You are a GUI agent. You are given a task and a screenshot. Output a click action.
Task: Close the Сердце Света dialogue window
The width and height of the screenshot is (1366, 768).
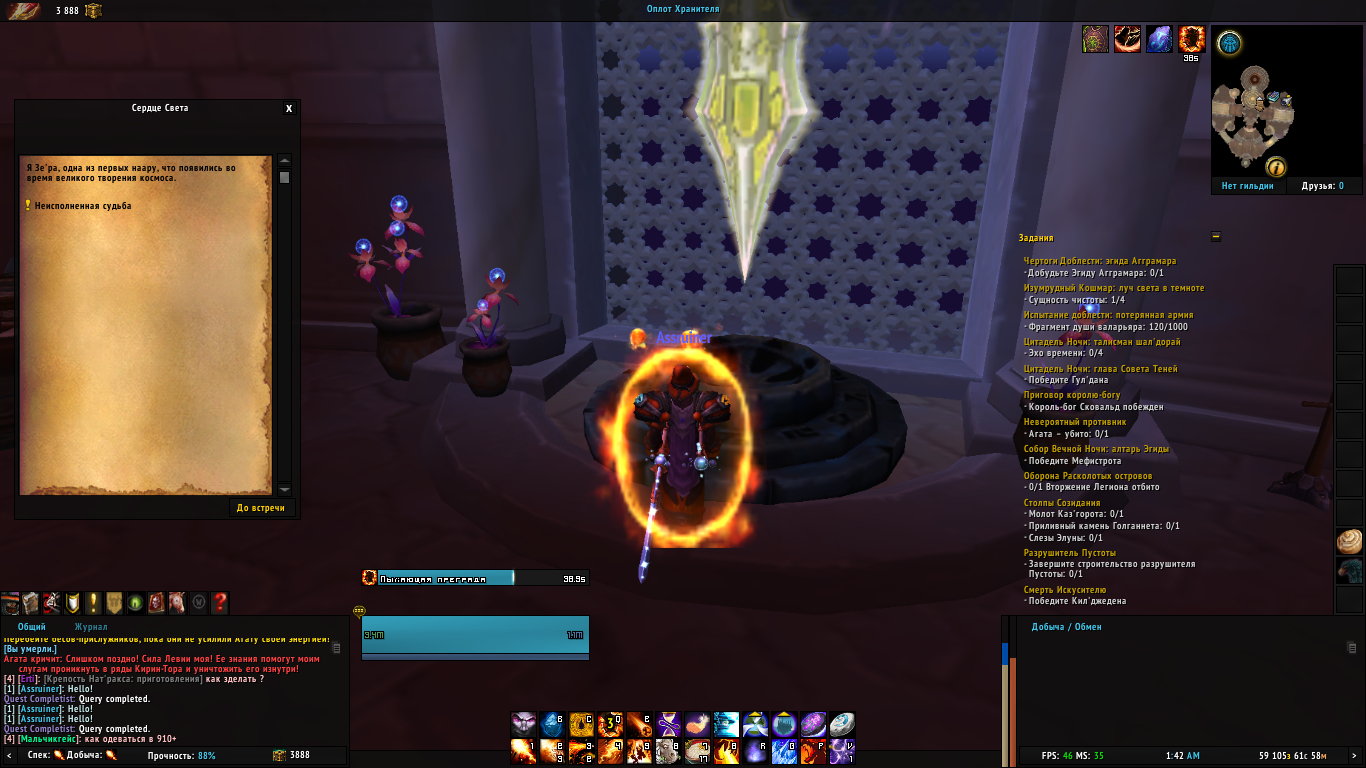(x=289, y=109)
